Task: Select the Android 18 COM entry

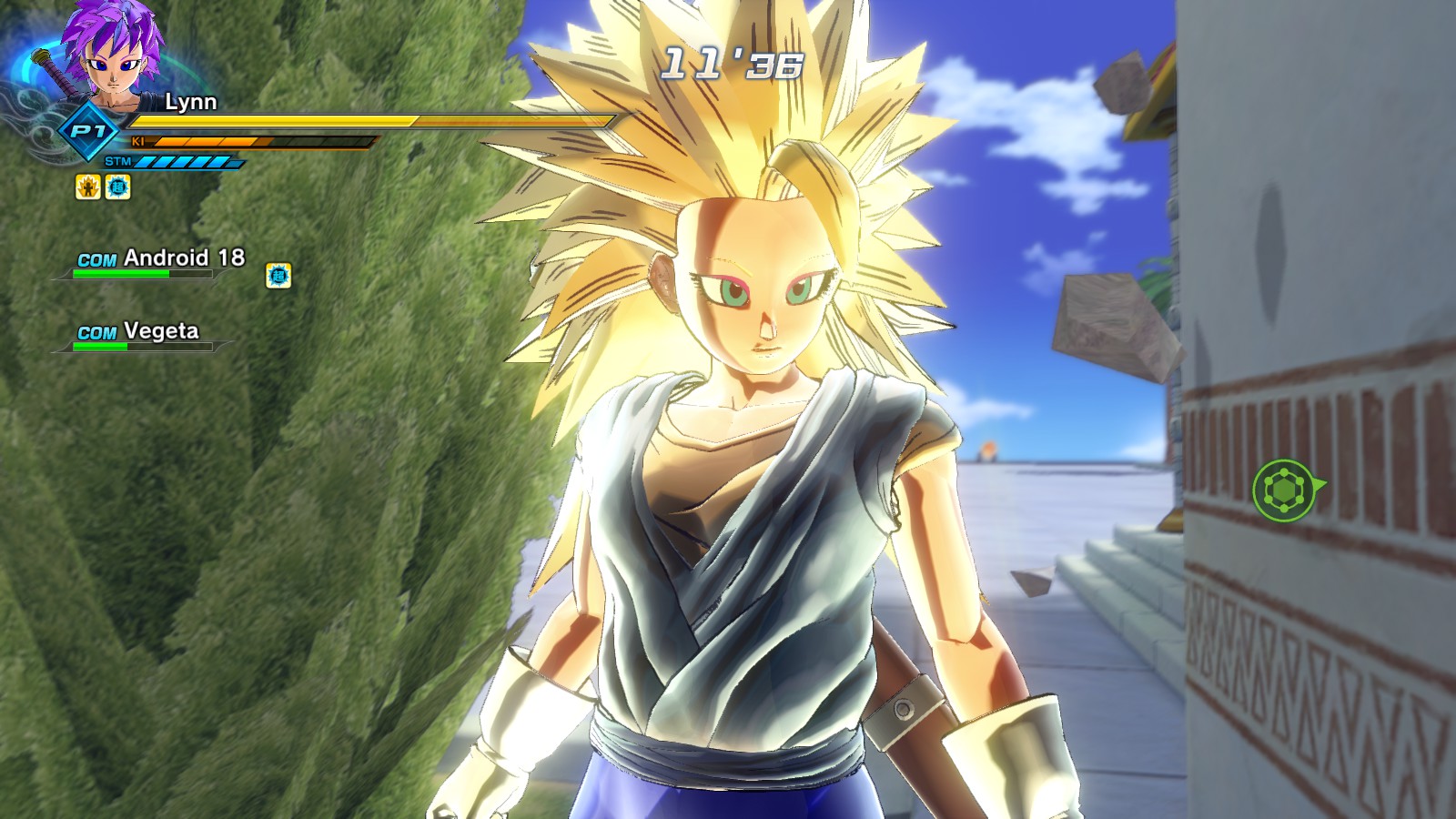Action: [x=160, y=258]
